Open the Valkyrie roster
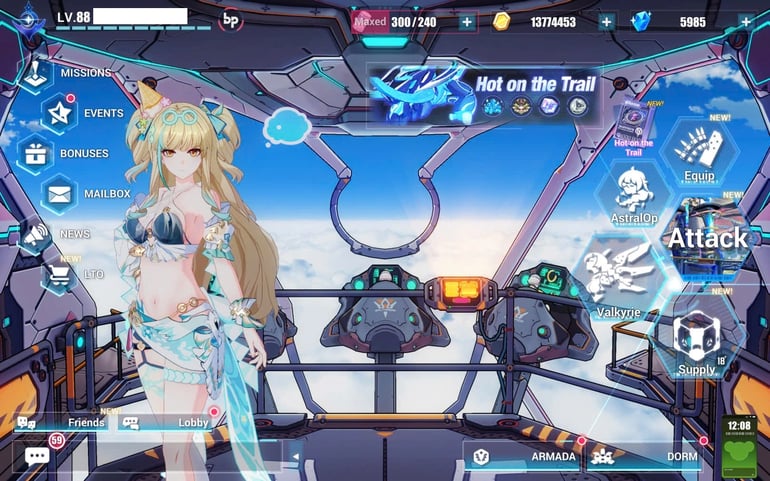 tap(618, 283)
